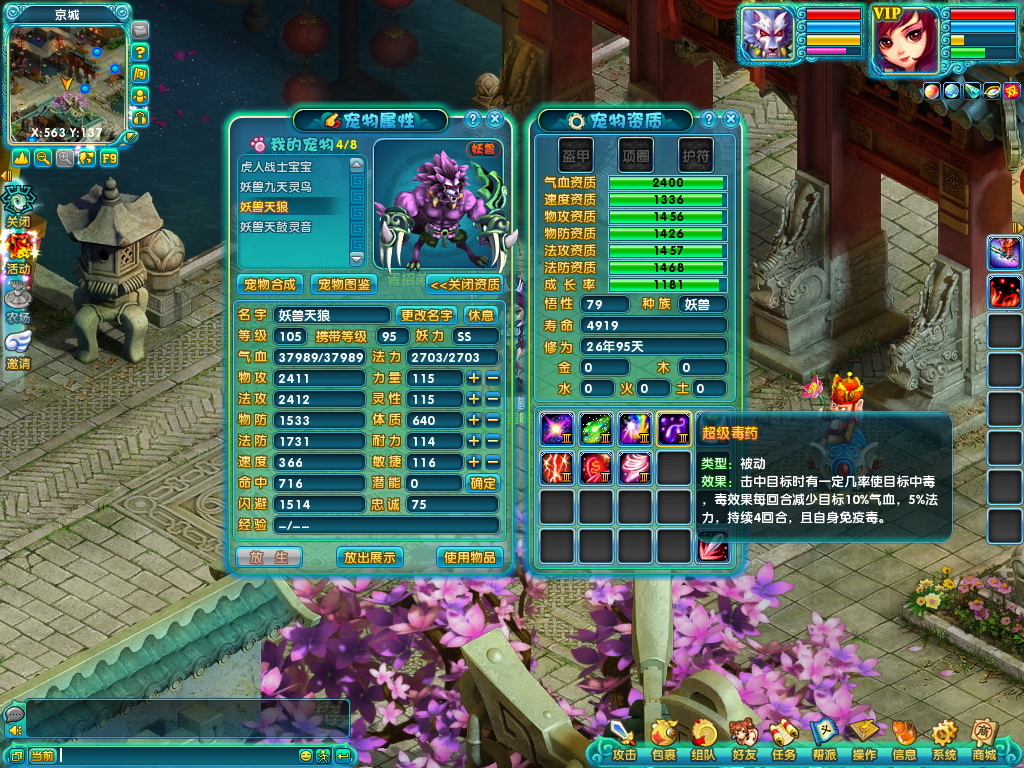Open the 商城 shop

(x=983, y=738)
